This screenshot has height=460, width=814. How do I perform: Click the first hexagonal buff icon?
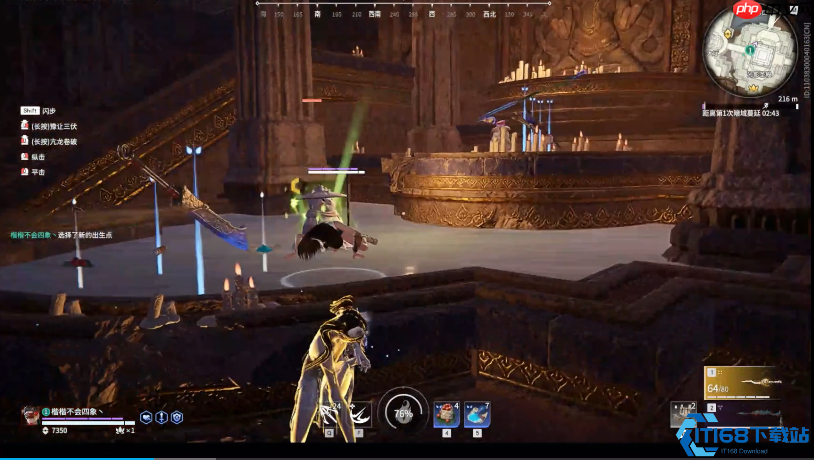click(146, 417)
